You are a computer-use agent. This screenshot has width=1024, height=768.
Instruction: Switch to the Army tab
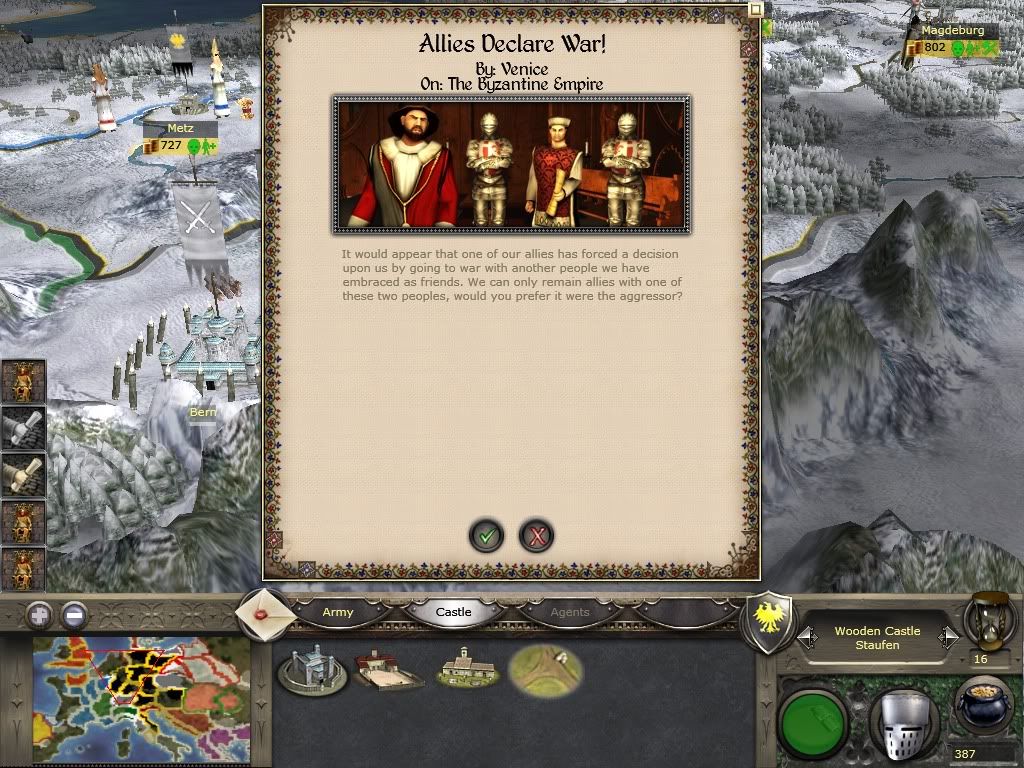(338, 612)
